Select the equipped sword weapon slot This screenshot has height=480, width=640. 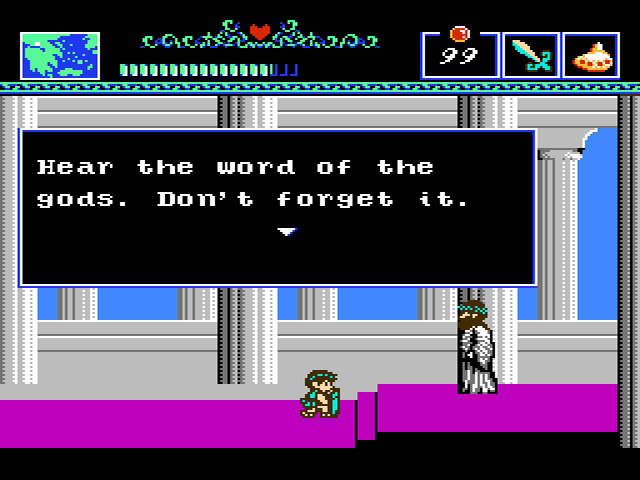[530, 56]
